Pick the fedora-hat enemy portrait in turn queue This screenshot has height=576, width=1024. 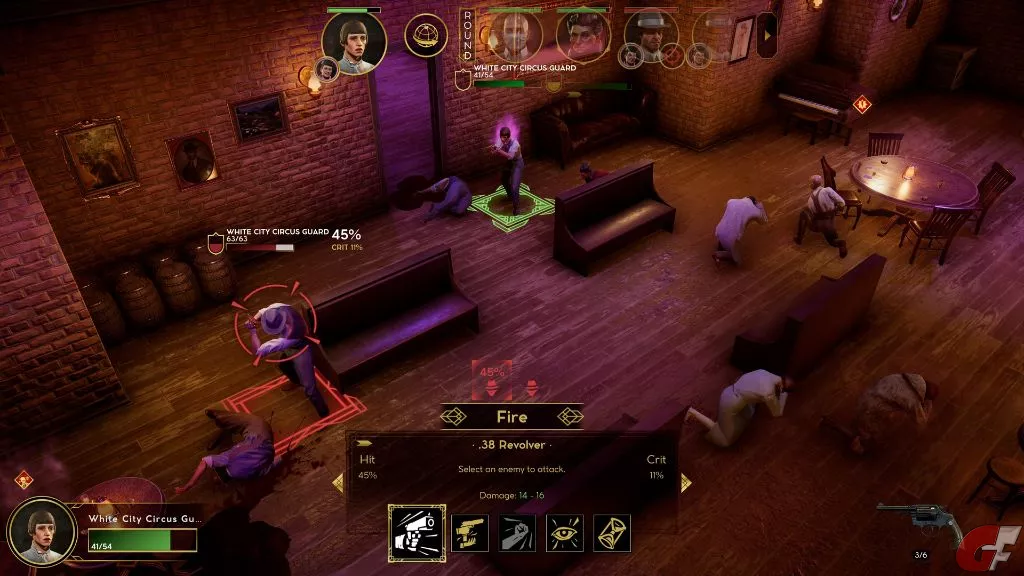651,35
